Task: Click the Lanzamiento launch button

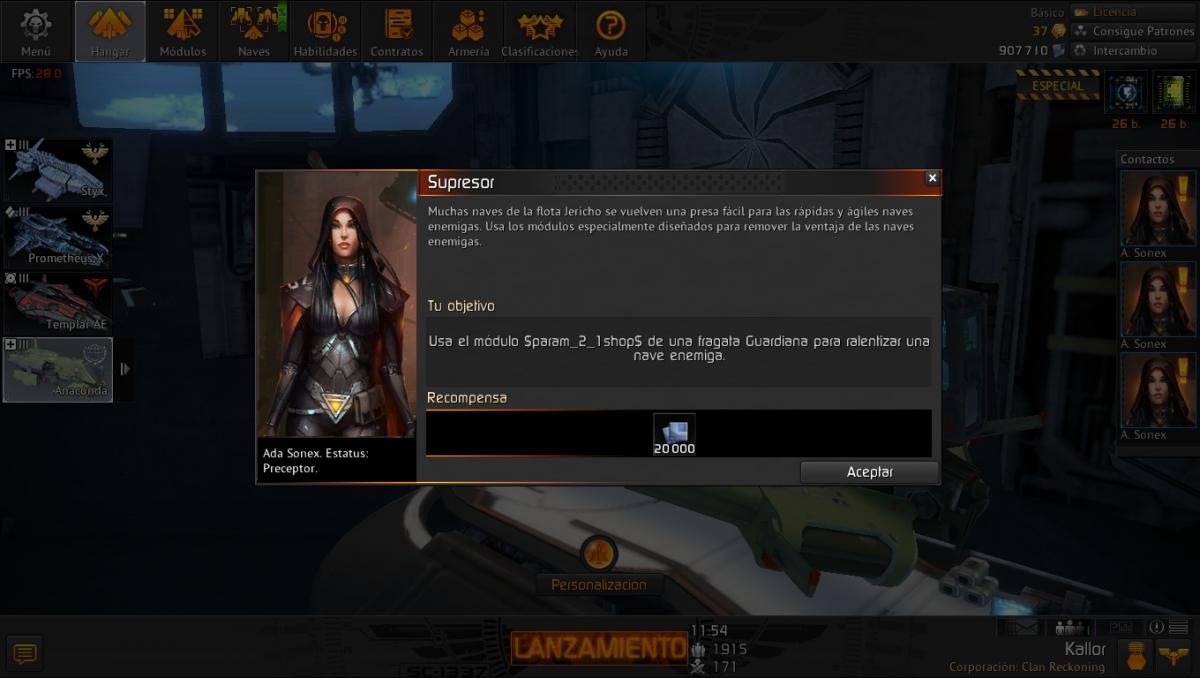Action: point(598,648)
